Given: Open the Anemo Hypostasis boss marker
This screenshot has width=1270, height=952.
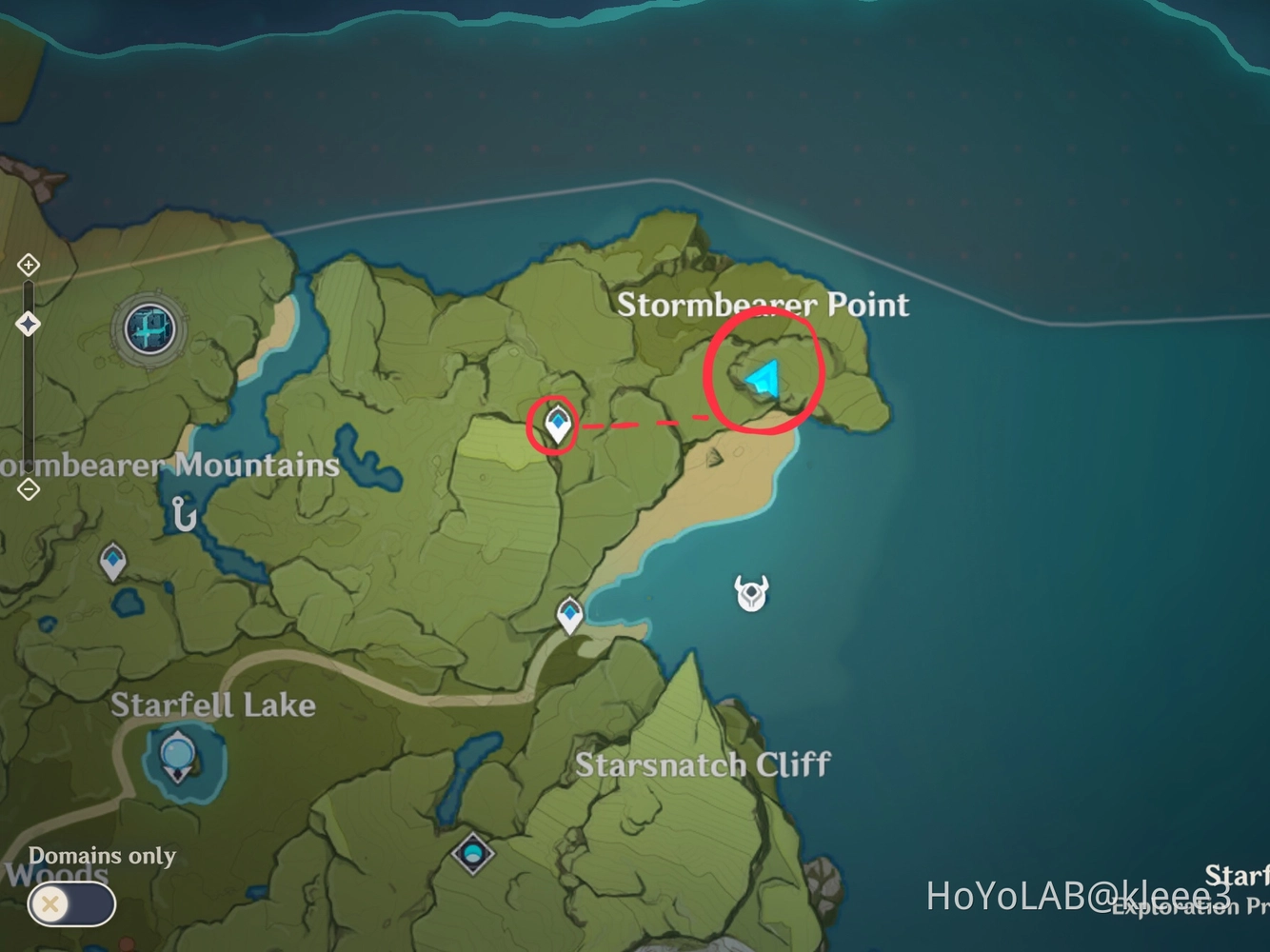Looking at the screenshot, I should point(751,592).
